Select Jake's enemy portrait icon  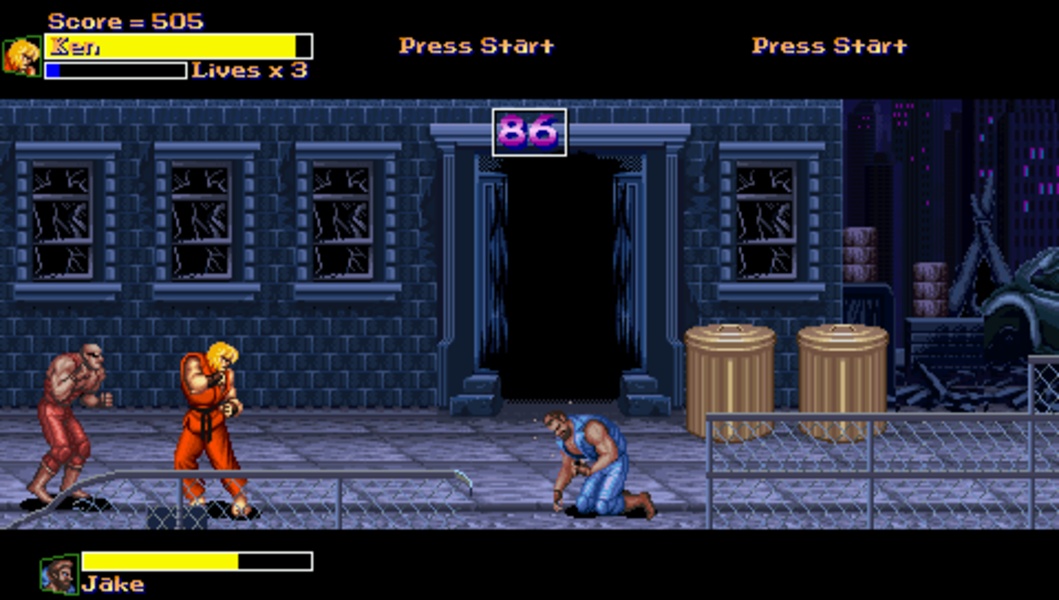59,574
